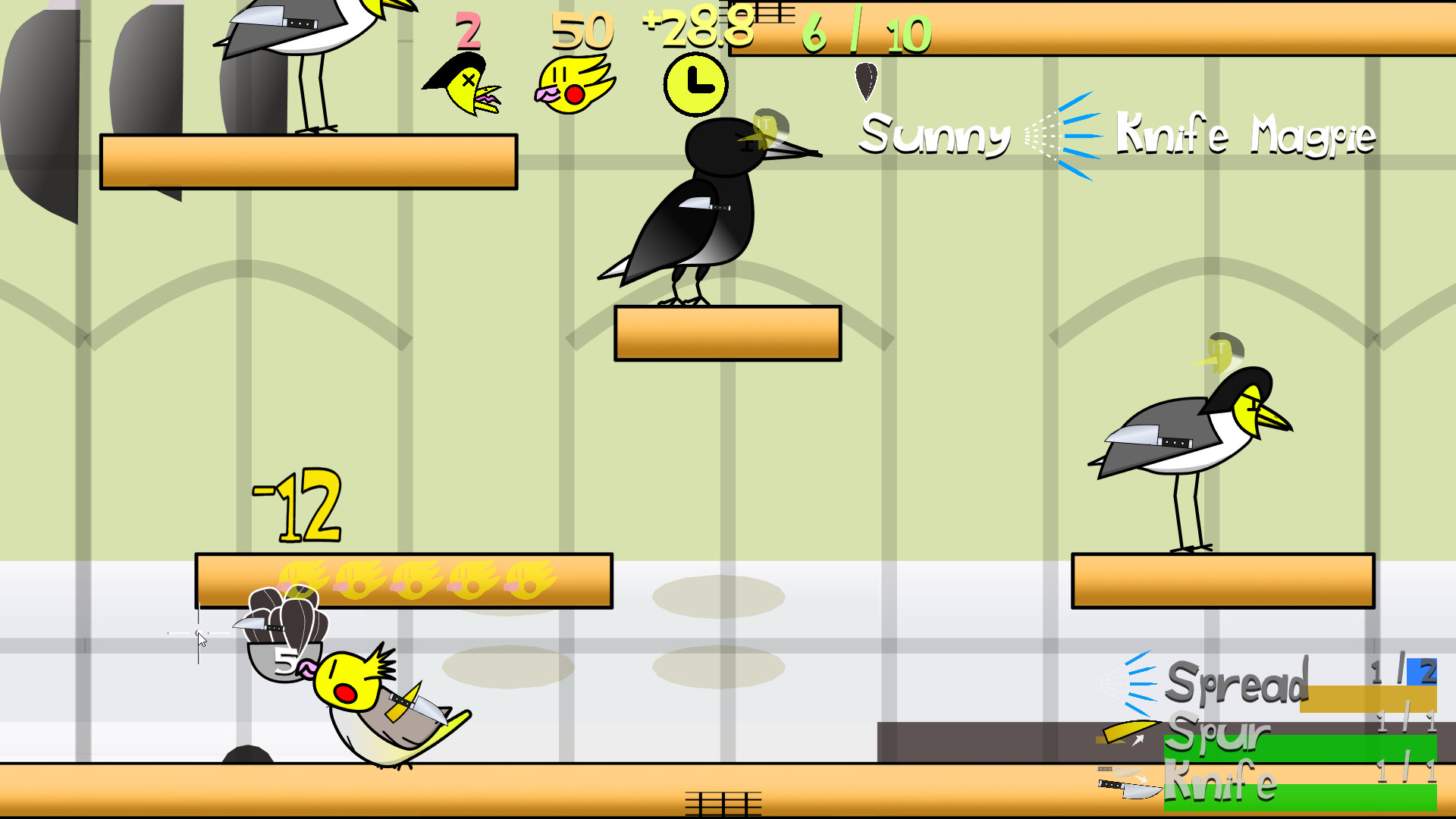Screen dimensions: 1456x819
Task: Select the Knife Magpie enemy title
Action: [x=1244, y=138]
